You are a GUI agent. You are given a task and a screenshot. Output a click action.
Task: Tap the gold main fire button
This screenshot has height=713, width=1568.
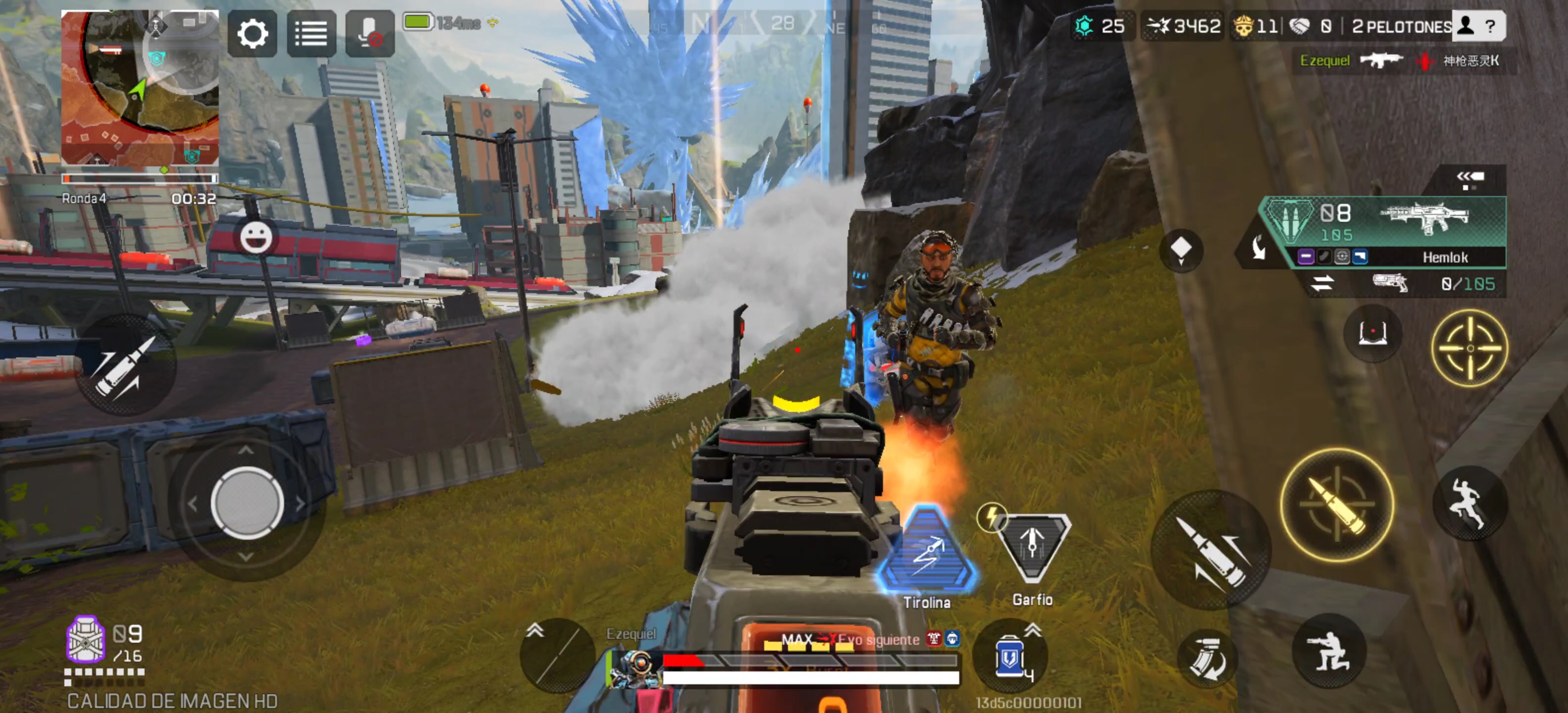(1337, 505)
